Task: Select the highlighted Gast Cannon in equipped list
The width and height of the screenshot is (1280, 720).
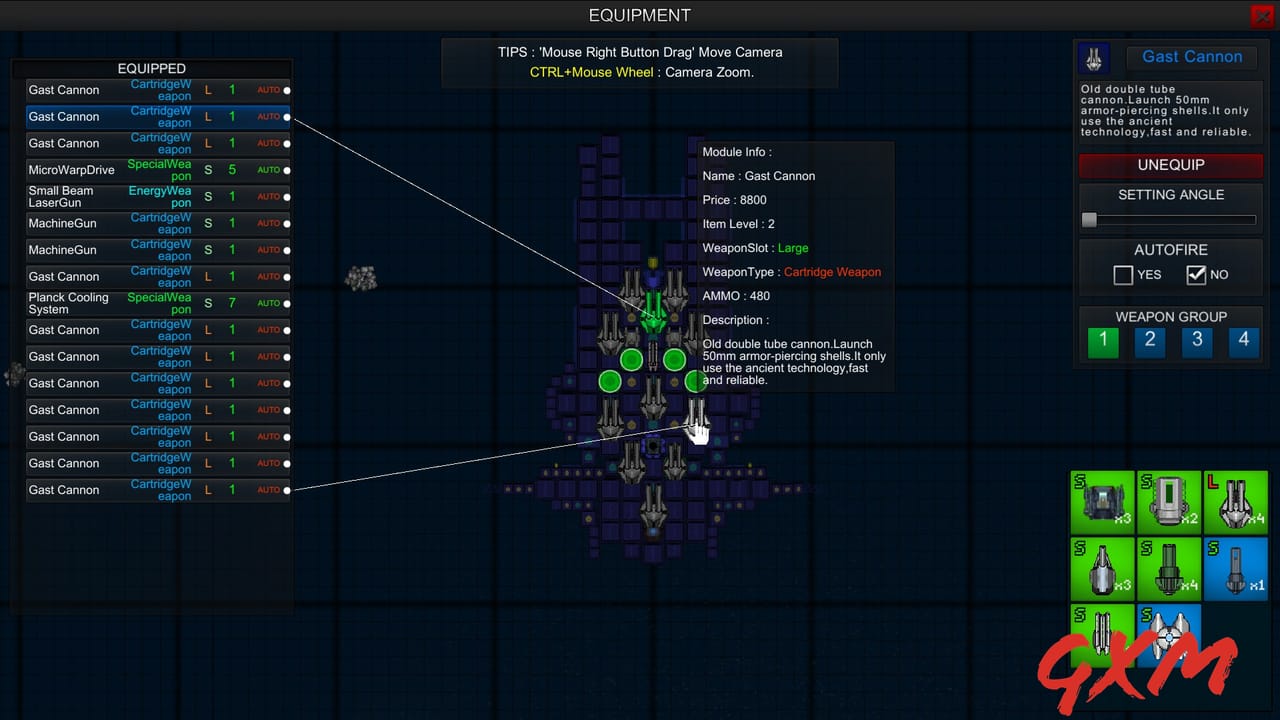Action: click(120, 116)
